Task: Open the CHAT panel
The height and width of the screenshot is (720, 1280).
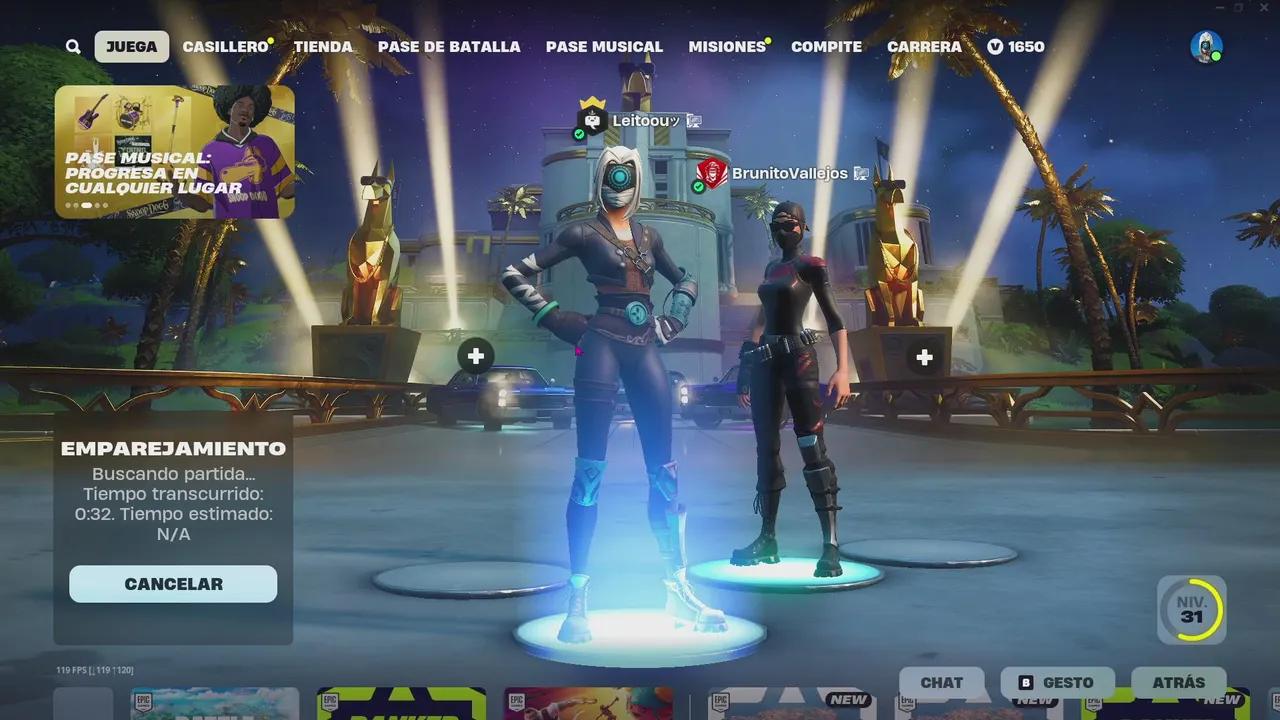Action: click(x=940, y=683)
